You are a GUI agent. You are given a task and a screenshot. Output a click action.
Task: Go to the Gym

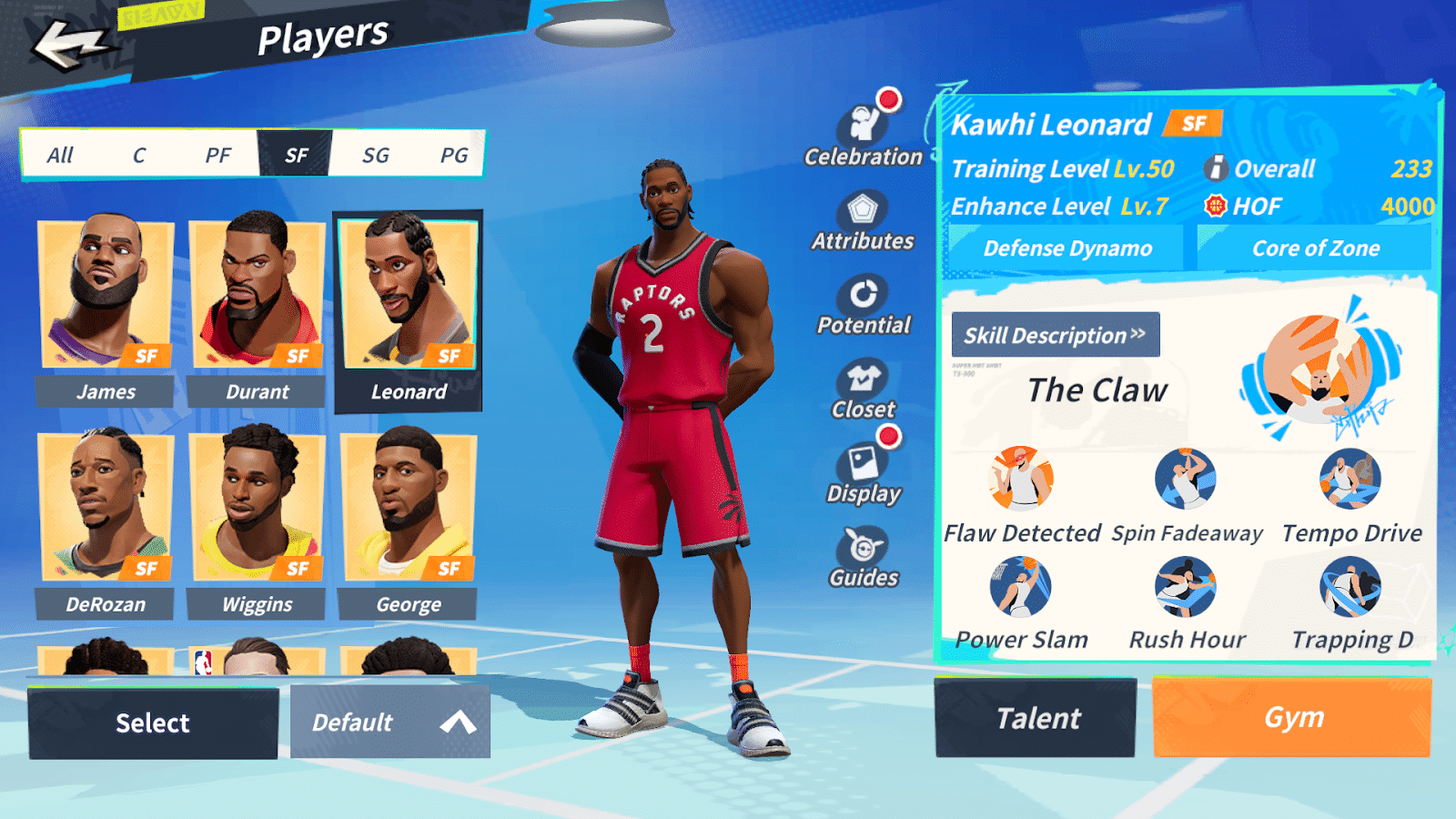(1292, 718)
